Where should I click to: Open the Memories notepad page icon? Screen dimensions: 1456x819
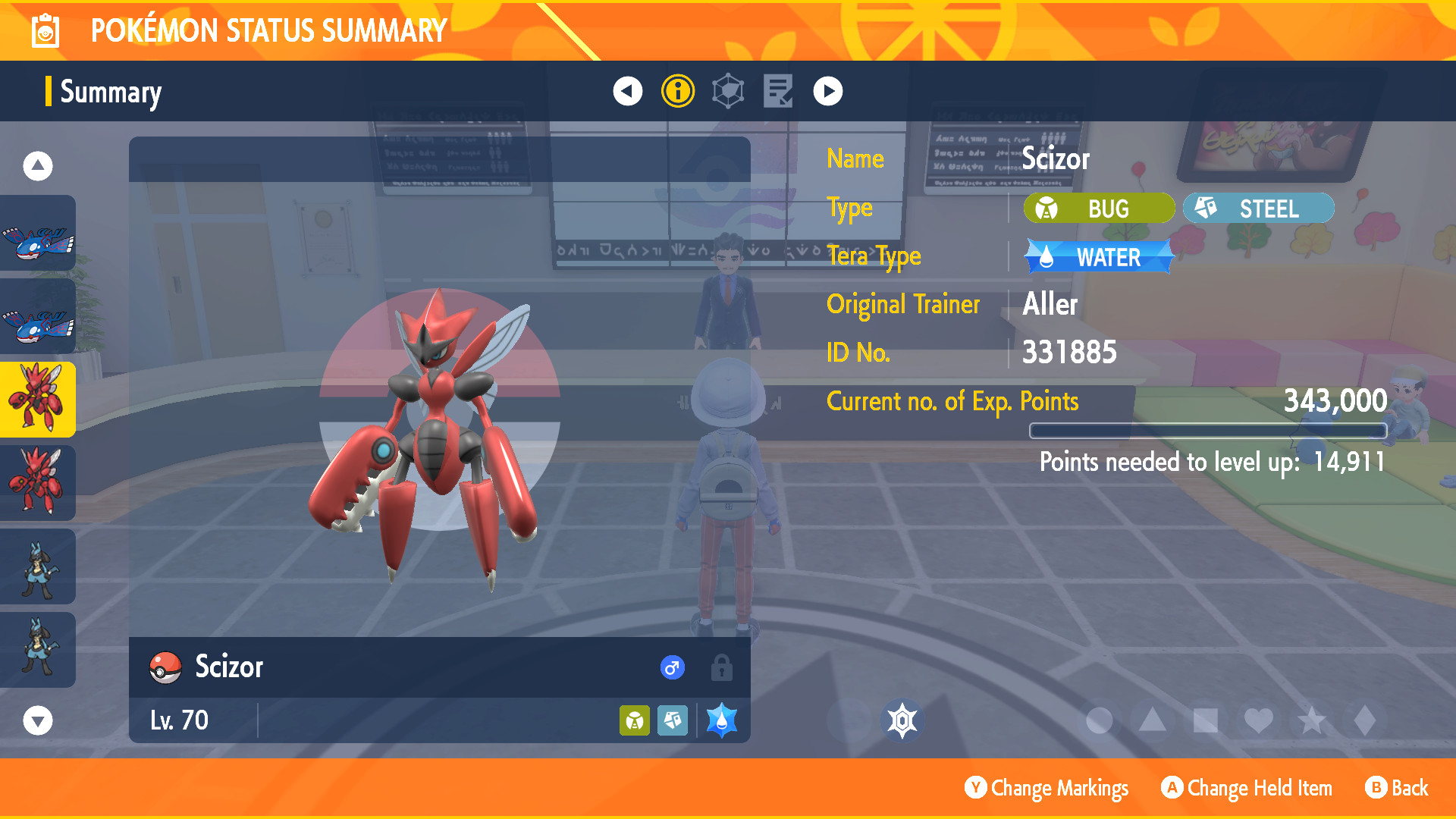777,90
